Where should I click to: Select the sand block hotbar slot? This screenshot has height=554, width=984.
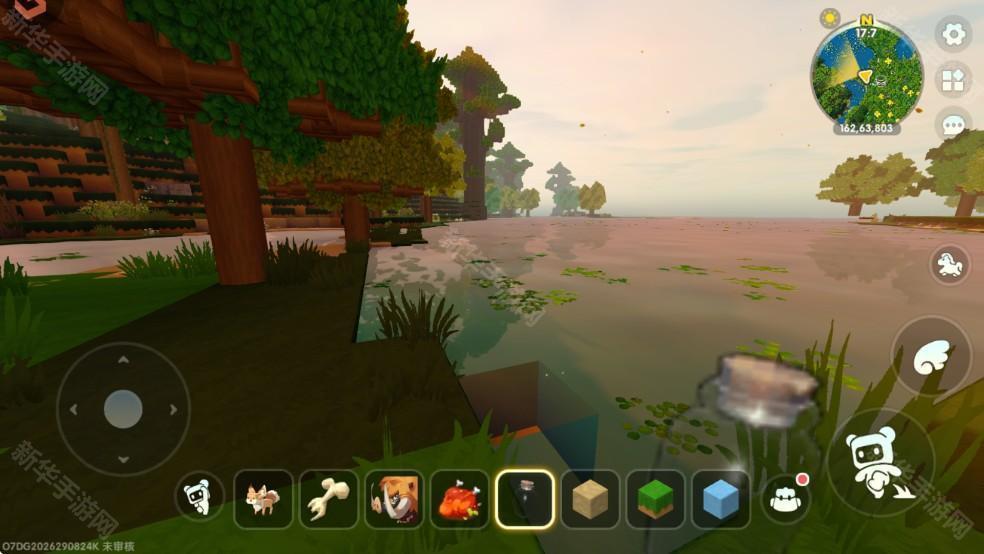click(x=590, y=499)
